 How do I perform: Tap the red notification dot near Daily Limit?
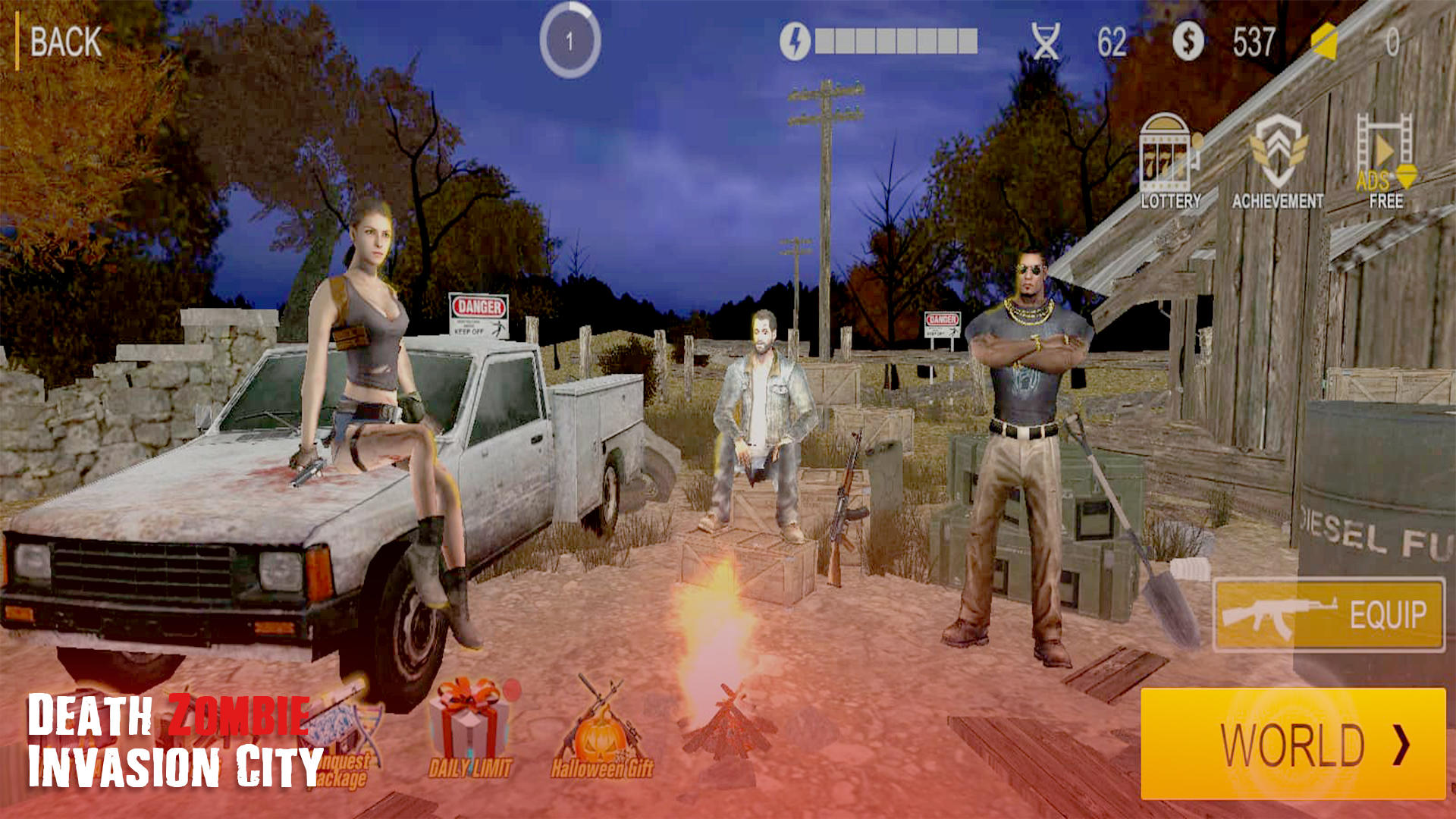coord(510,692)
